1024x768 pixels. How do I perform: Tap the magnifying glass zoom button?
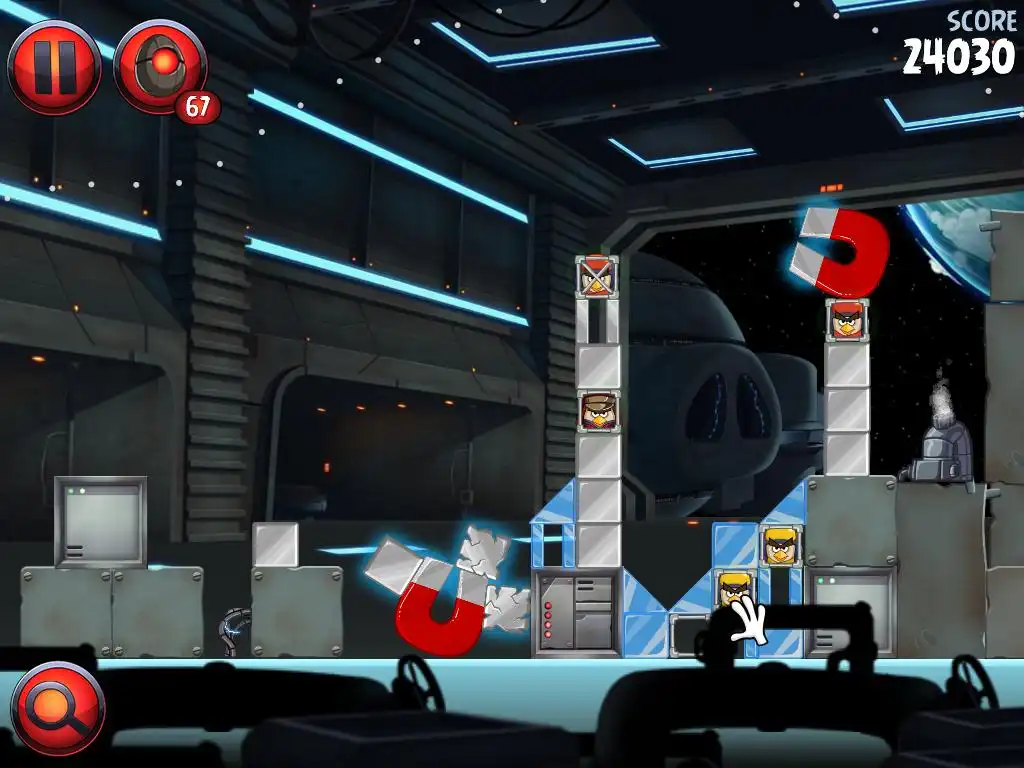[x=57, y=708]
